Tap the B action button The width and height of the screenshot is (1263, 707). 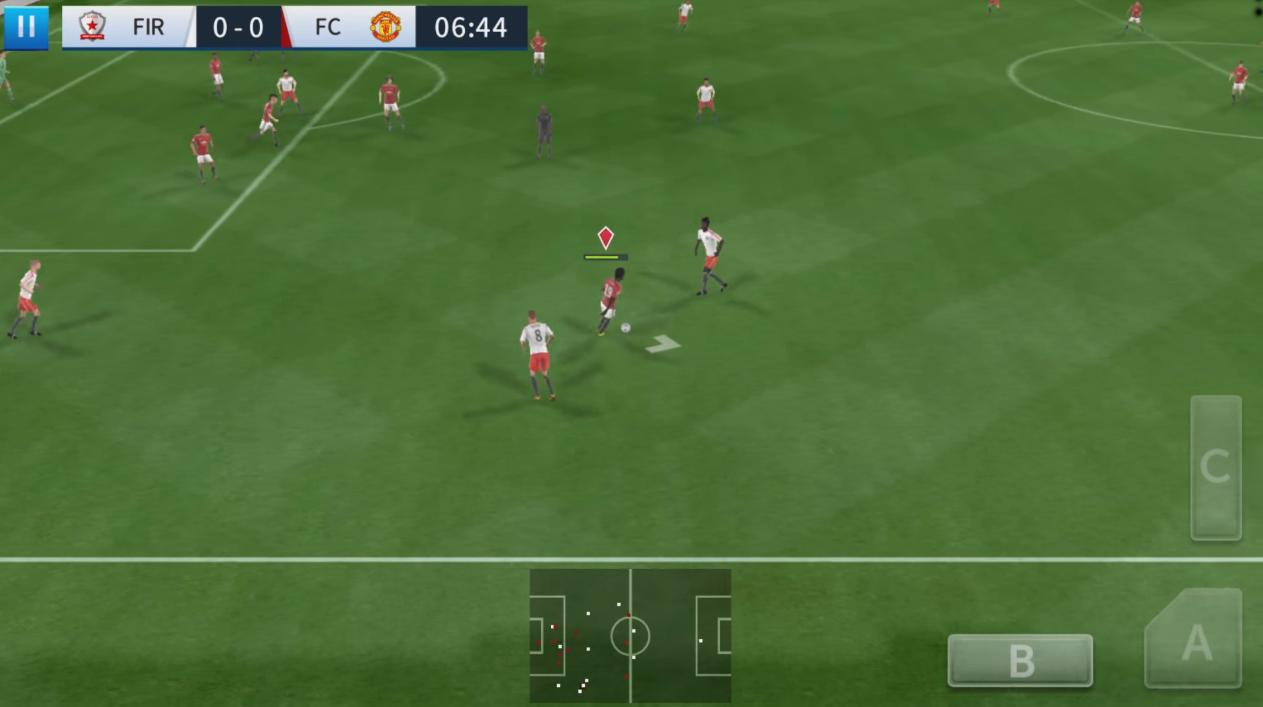point(1020,660)
